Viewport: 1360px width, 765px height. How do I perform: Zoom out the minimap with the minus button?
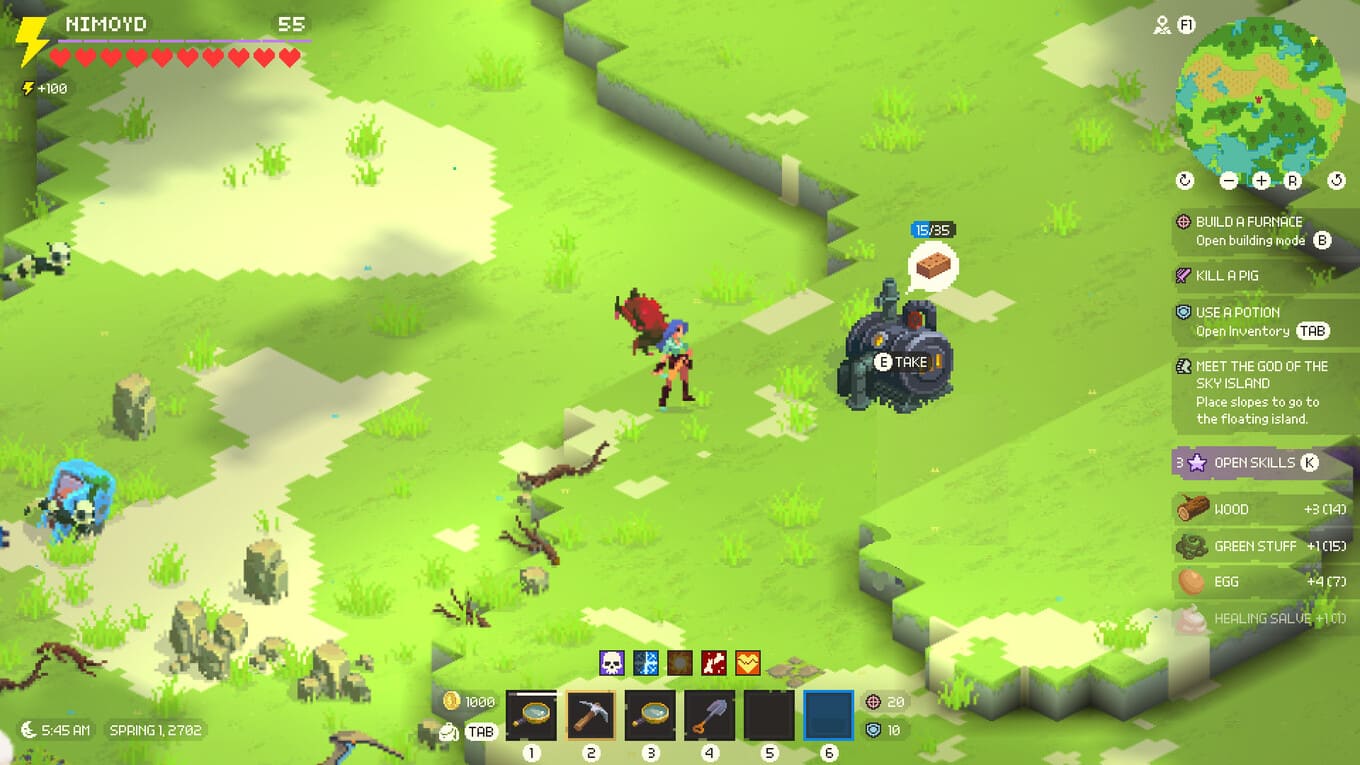click(1229, 181)
